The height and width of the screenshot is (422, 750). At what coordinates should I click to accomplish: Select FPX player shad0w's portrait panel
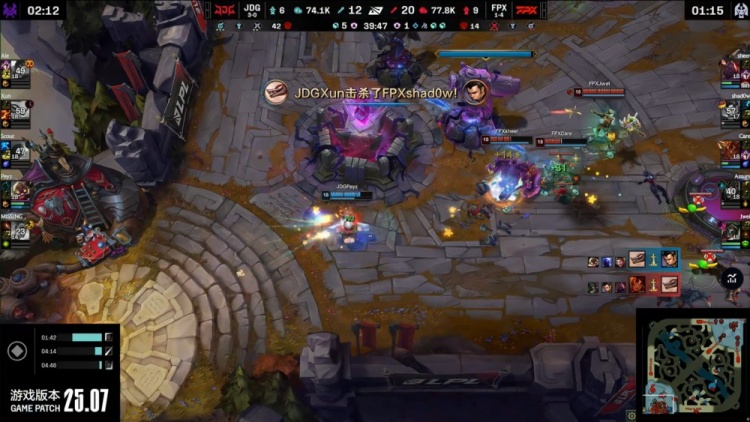(735, 112)
